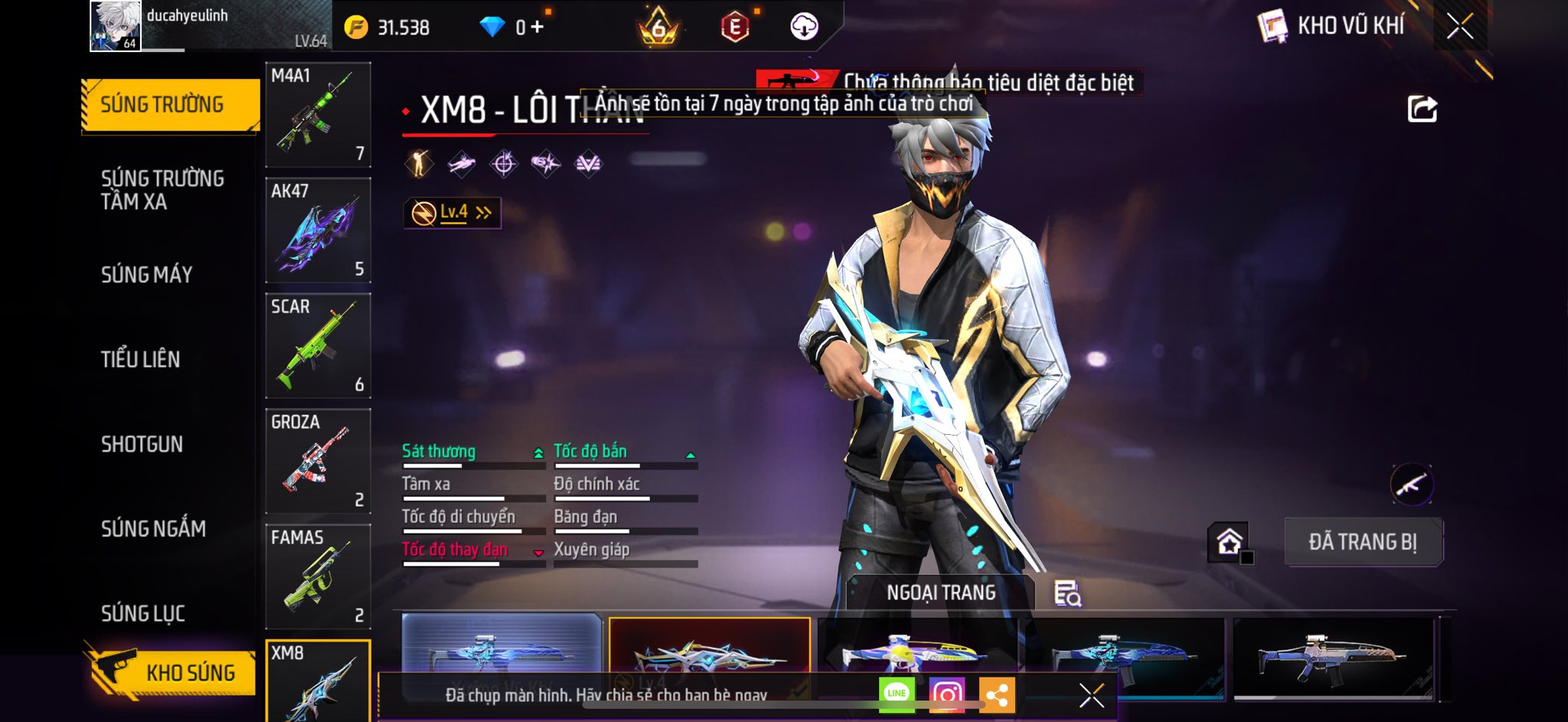Open the Kho Súng button
Screen dimensions: 1568x722
coord(174,672)
